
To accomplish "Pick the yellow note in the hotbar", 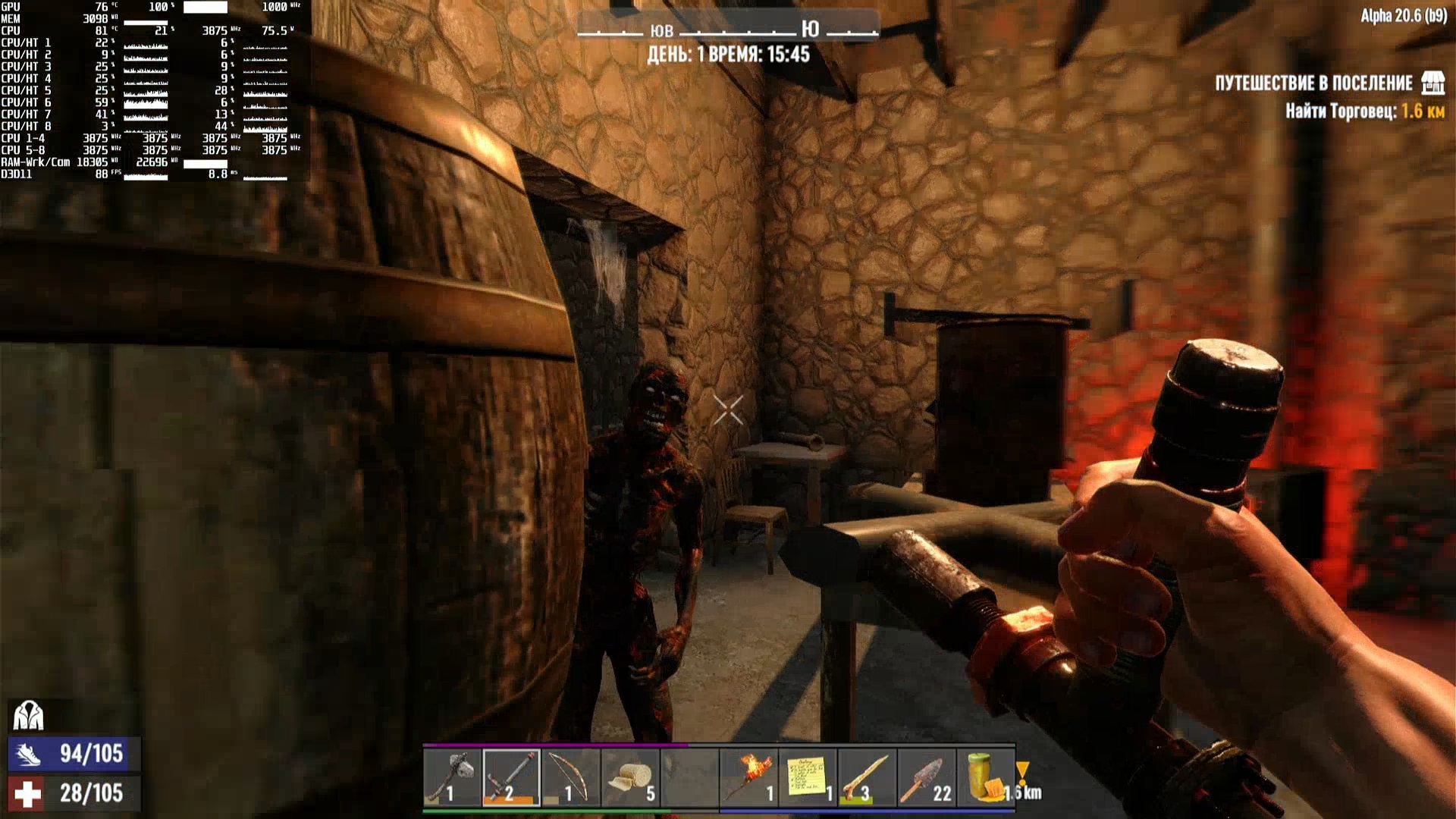I will coord(808,777).
